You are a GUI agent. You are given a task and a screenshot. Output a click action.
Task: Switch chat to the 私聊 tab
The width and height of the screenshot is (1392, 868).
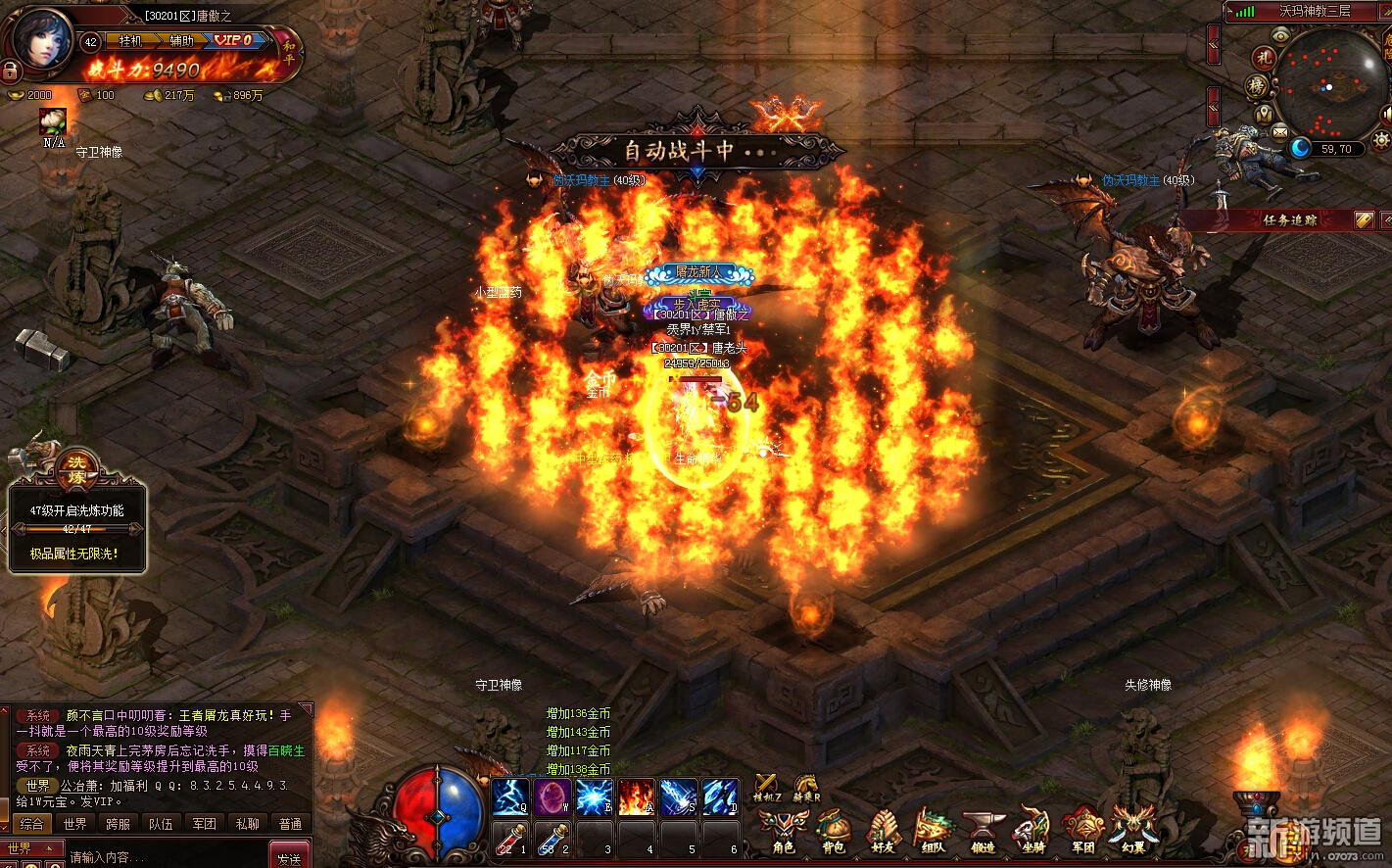pos(248,824)
